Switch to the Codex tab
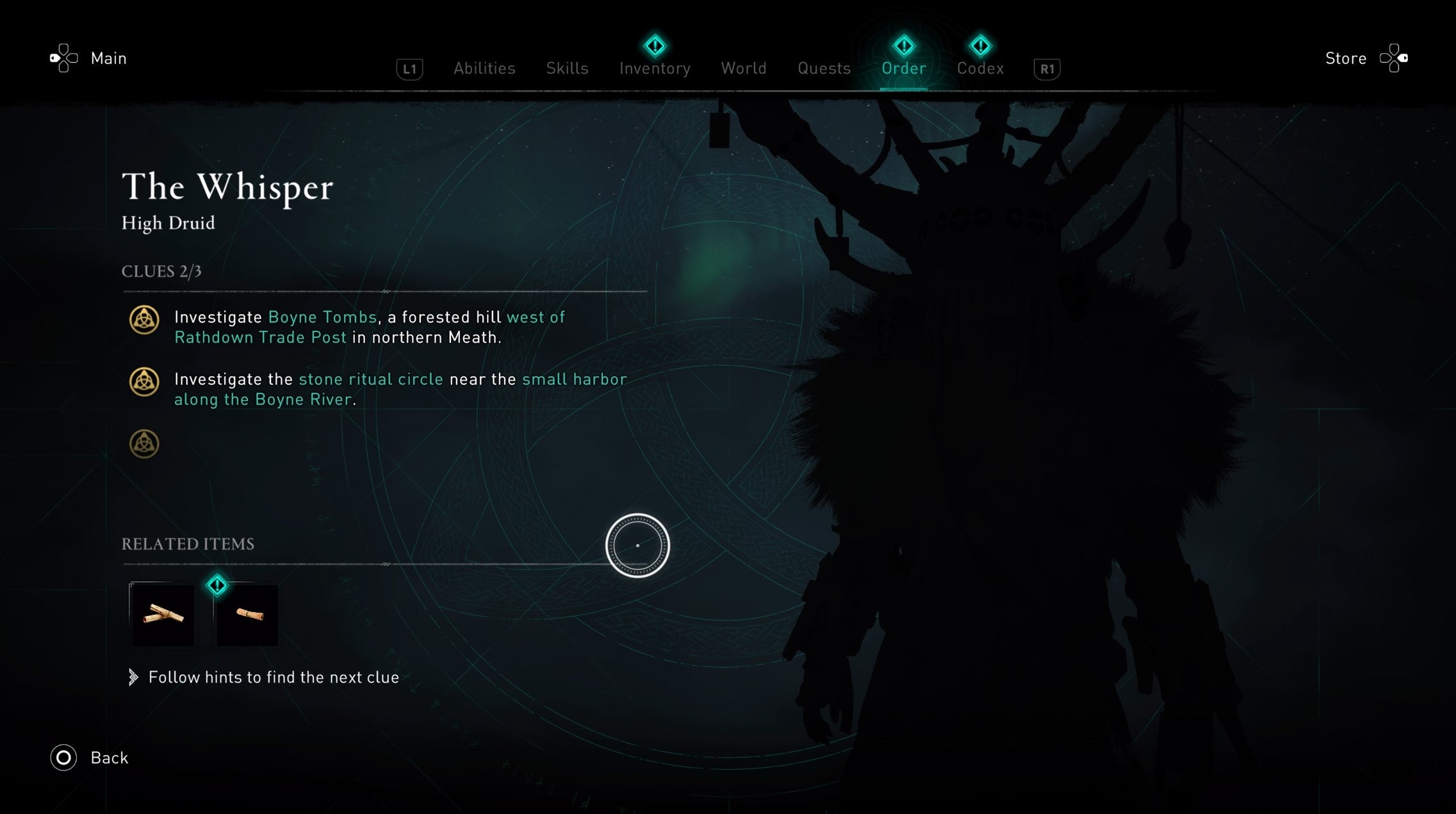Viewport: 1456px width, 814px height. click(980, 69)
